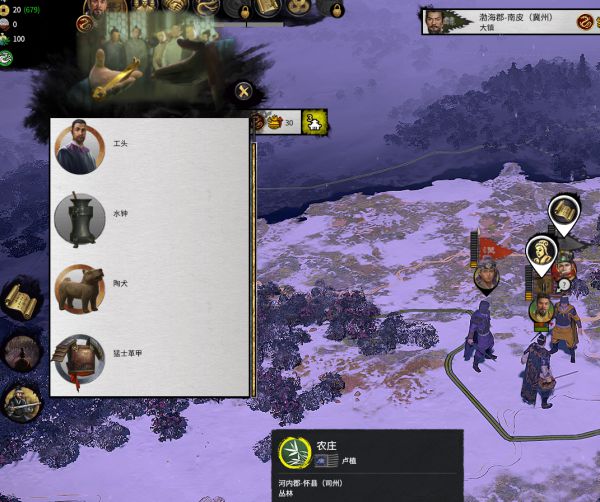Click the swordsman portrait icon at bottom left
This screenshot has width=600, height=502.
[x=20, y=403]
